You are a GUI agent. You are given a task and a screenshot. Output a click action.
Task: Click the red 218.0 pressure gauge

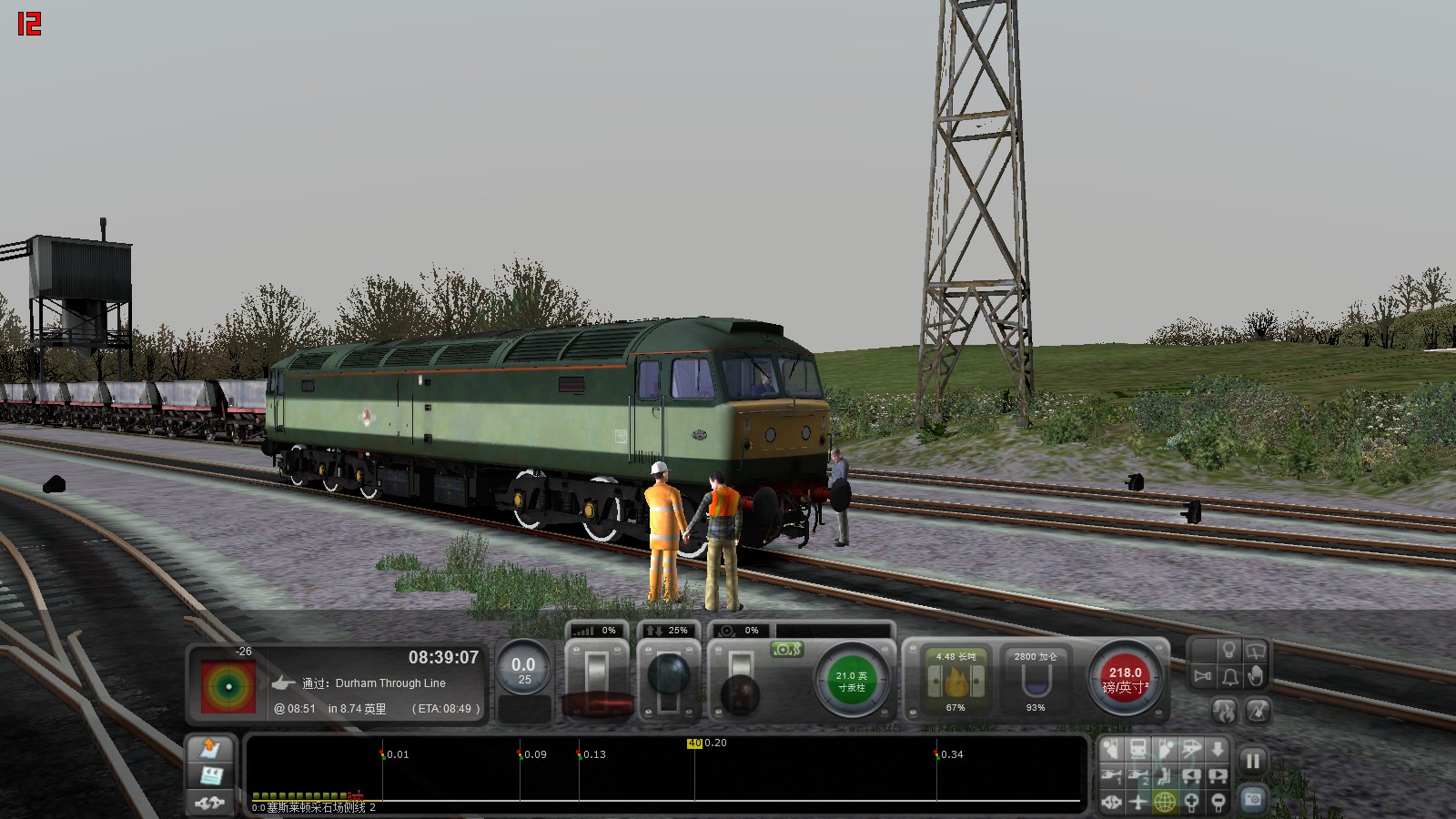1126,677
